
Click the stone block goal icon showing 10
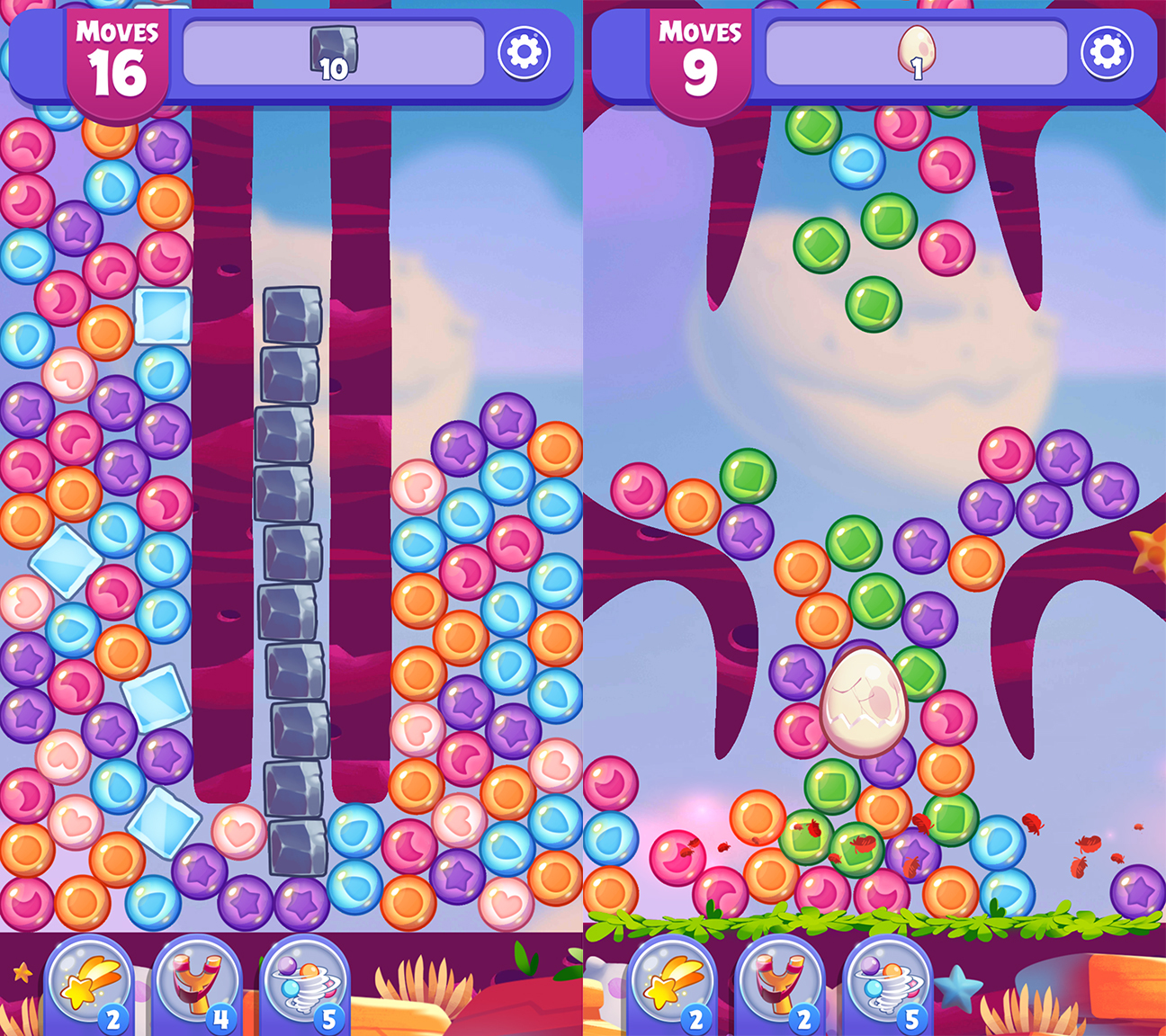(x=334, y=52)
